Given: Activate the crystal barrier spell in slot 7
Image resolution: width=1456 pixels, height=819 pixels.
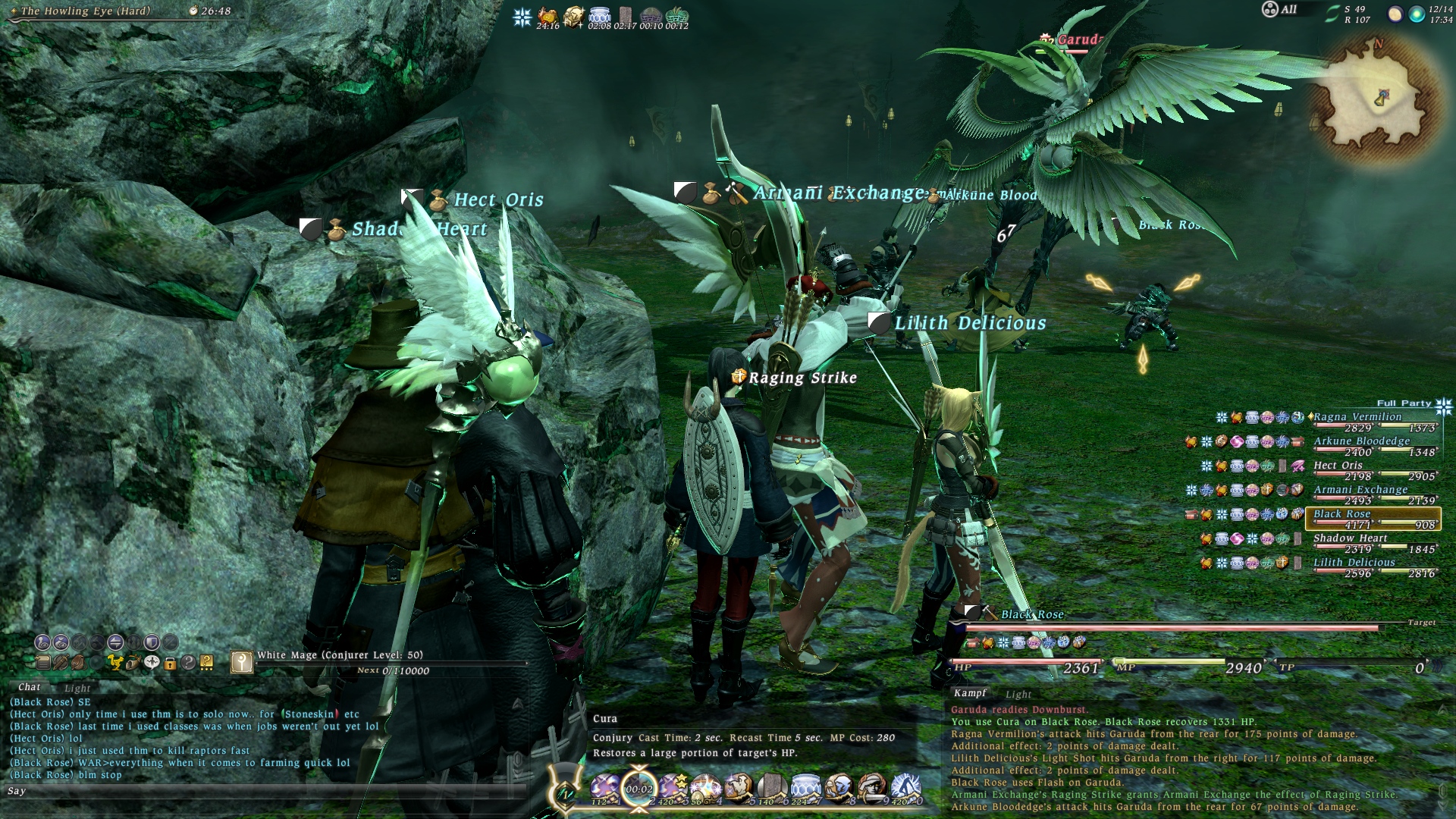Looking at the screenshot, I should tap(805, 789).
